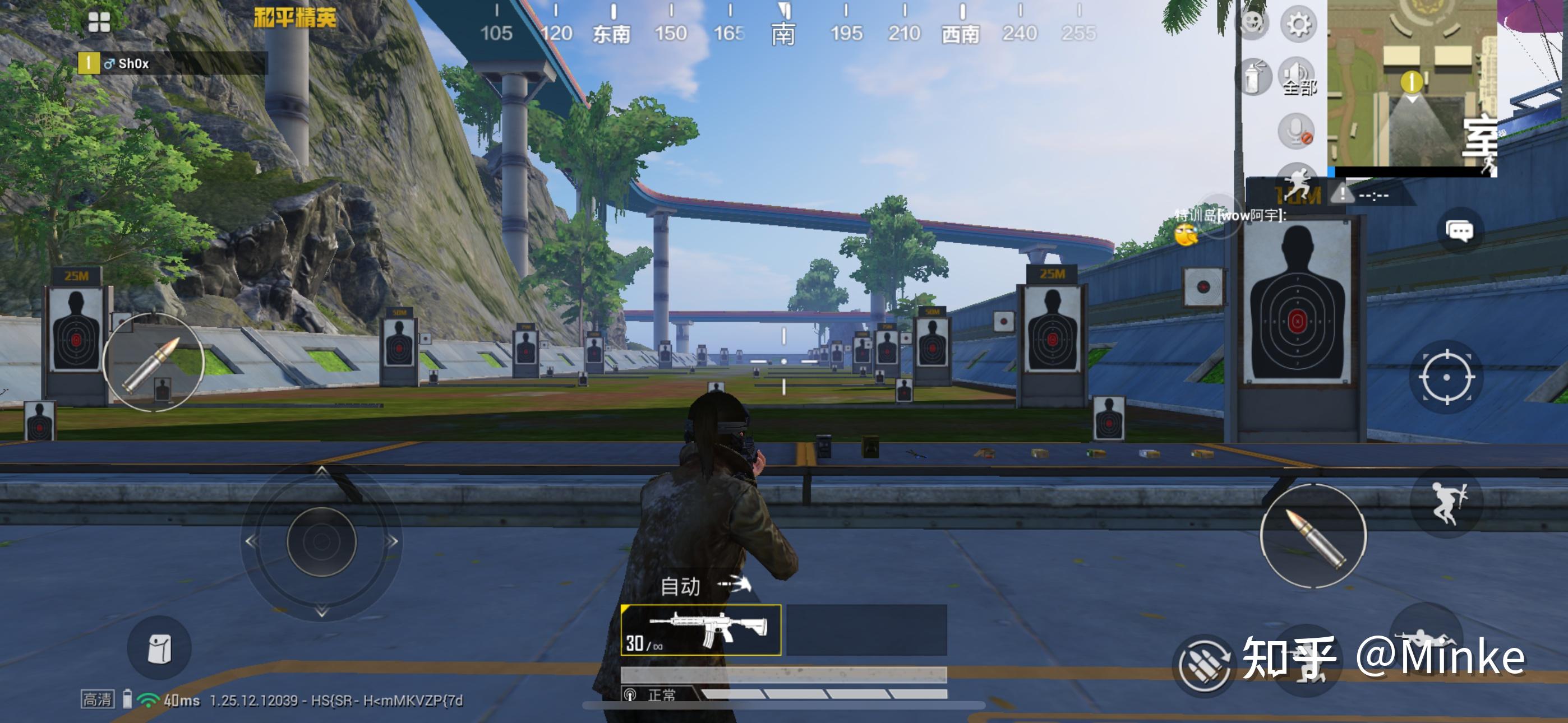Open the chat speech bubble
1568x723 pixels.
point(1459,231)
